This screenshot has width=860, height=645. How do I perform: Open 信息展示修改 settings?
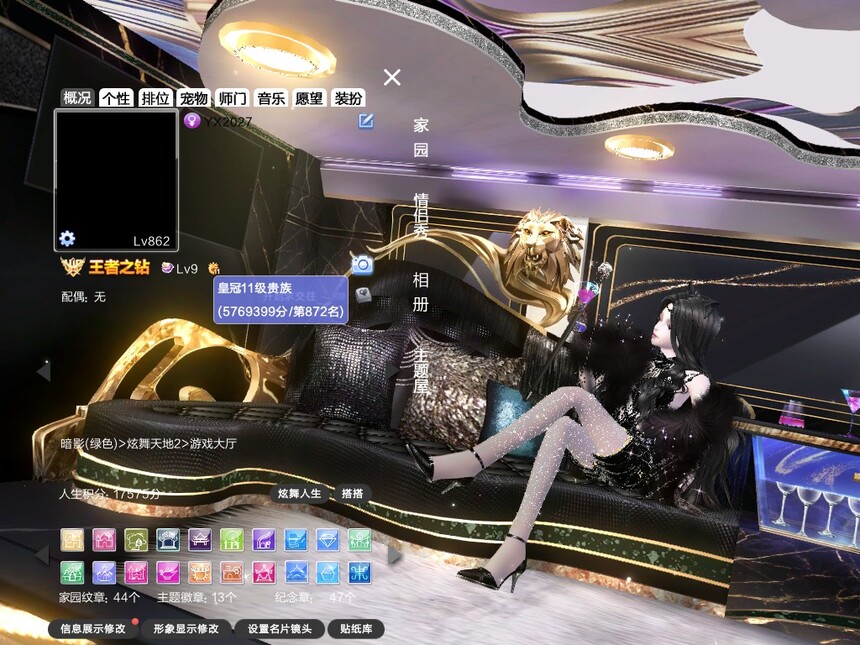click(93, 629)
